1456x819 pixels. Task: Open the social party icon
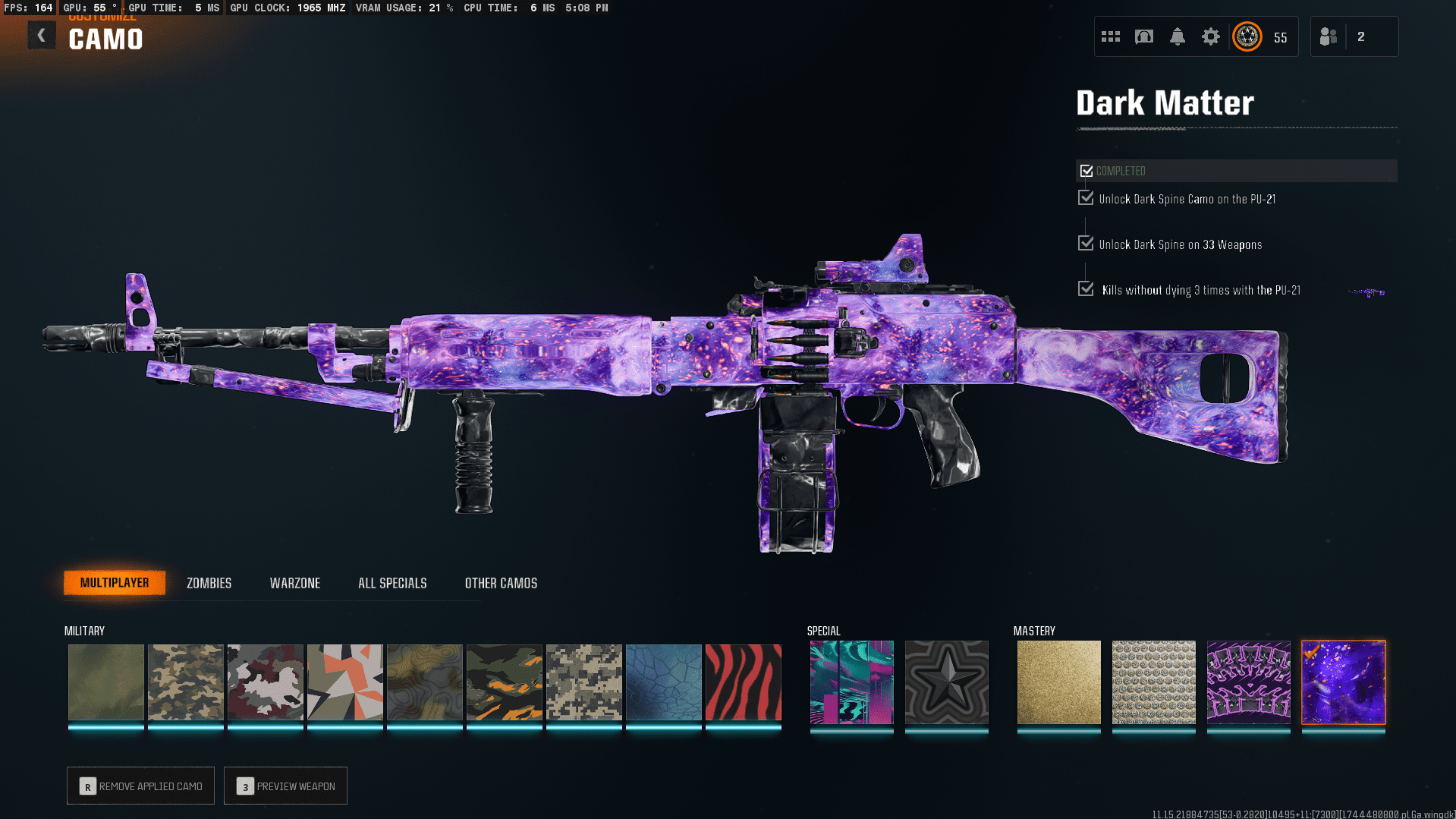[1329, 36]
